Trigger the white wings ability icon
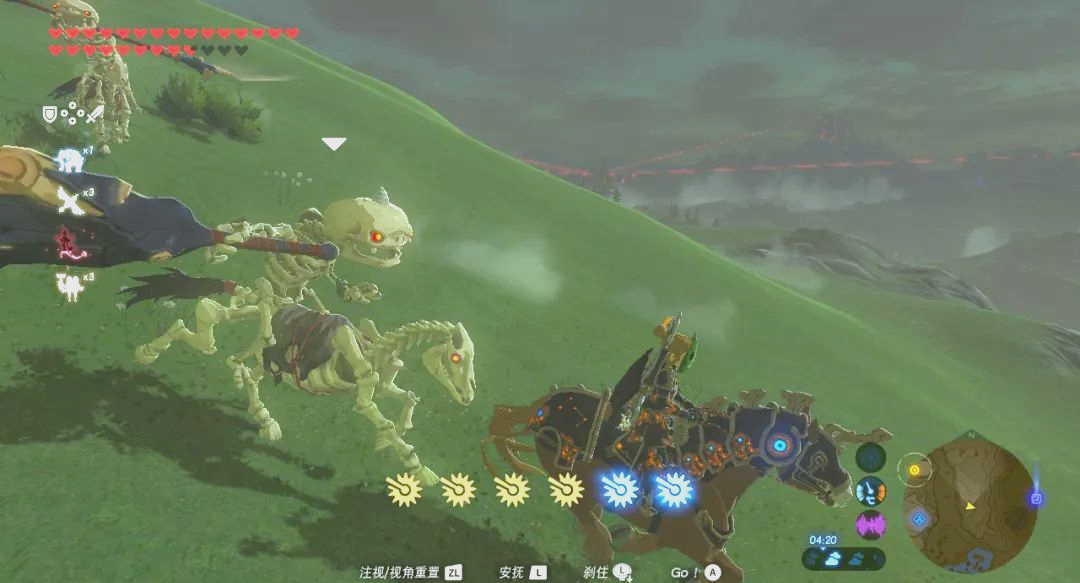 (x=69, y=201)
